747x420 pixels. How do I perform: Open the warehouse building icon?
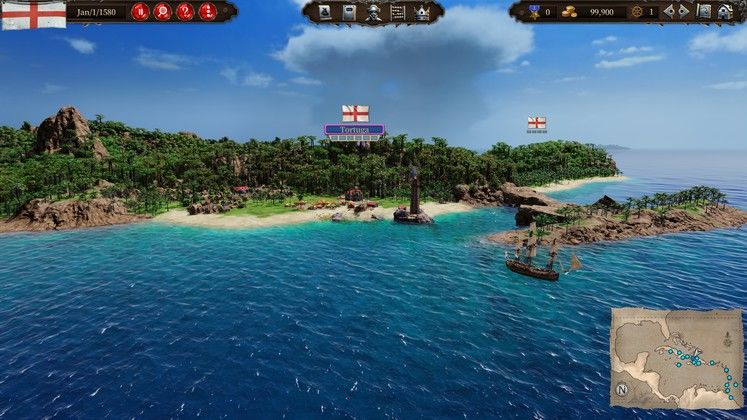(x=724, y=12)
